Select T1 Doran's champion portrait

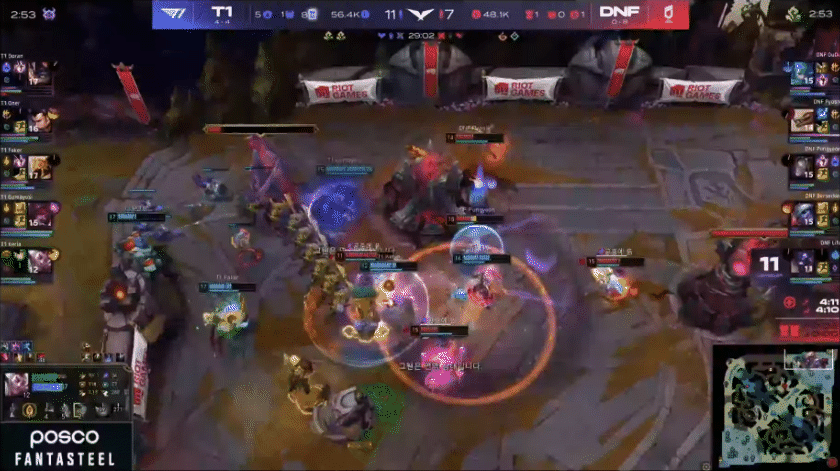[40, 73]
